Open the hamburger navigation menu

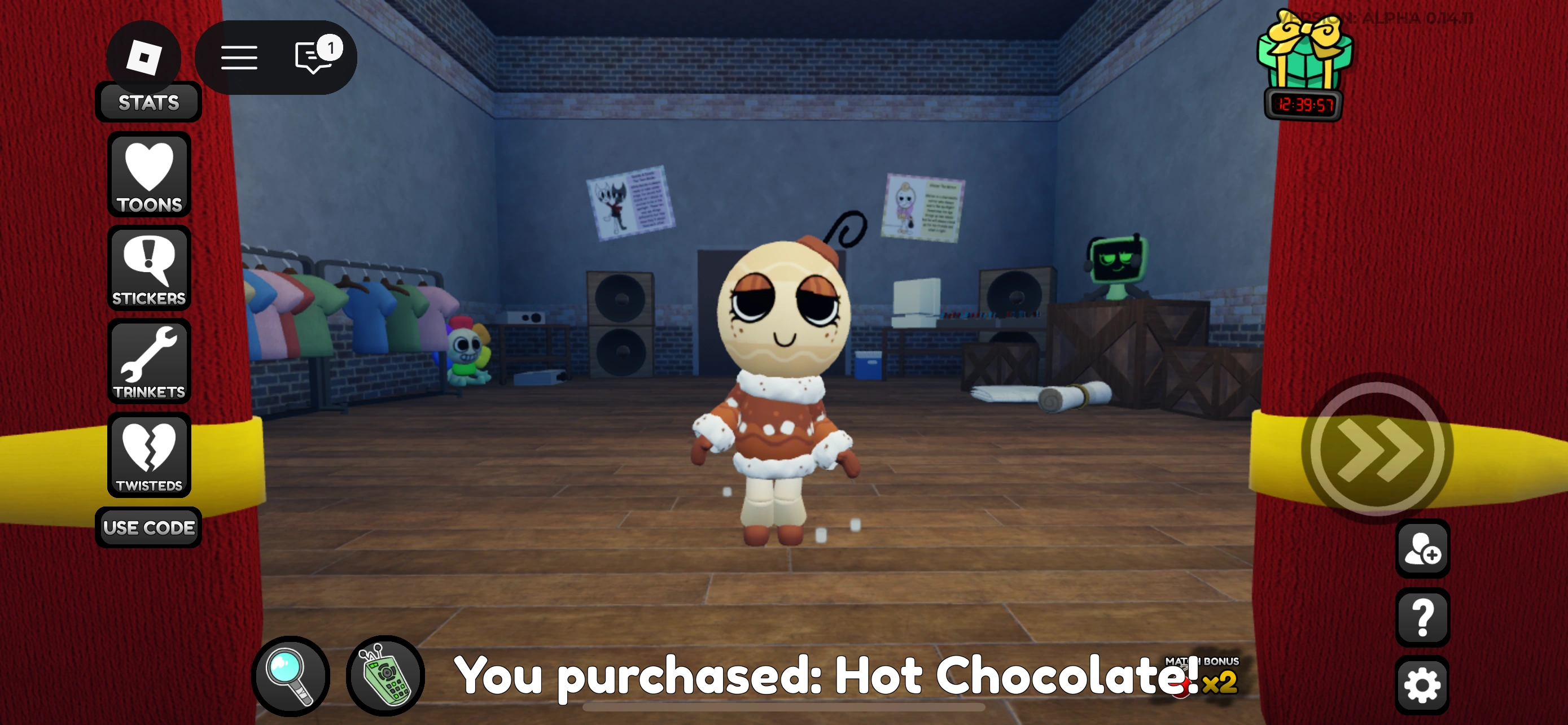[x=239, y=56]
